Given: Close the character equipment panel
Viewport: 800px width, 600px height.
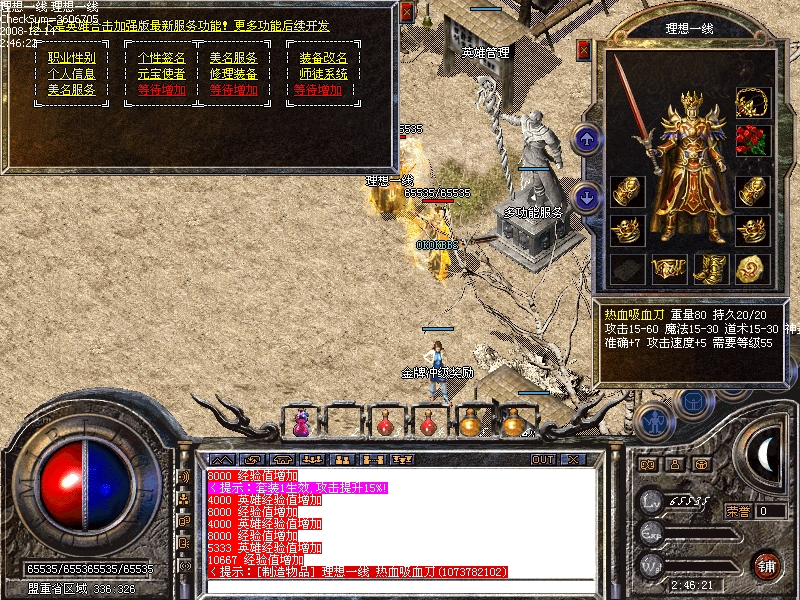Looking at the screenshot, I should (x=584, y=49).
